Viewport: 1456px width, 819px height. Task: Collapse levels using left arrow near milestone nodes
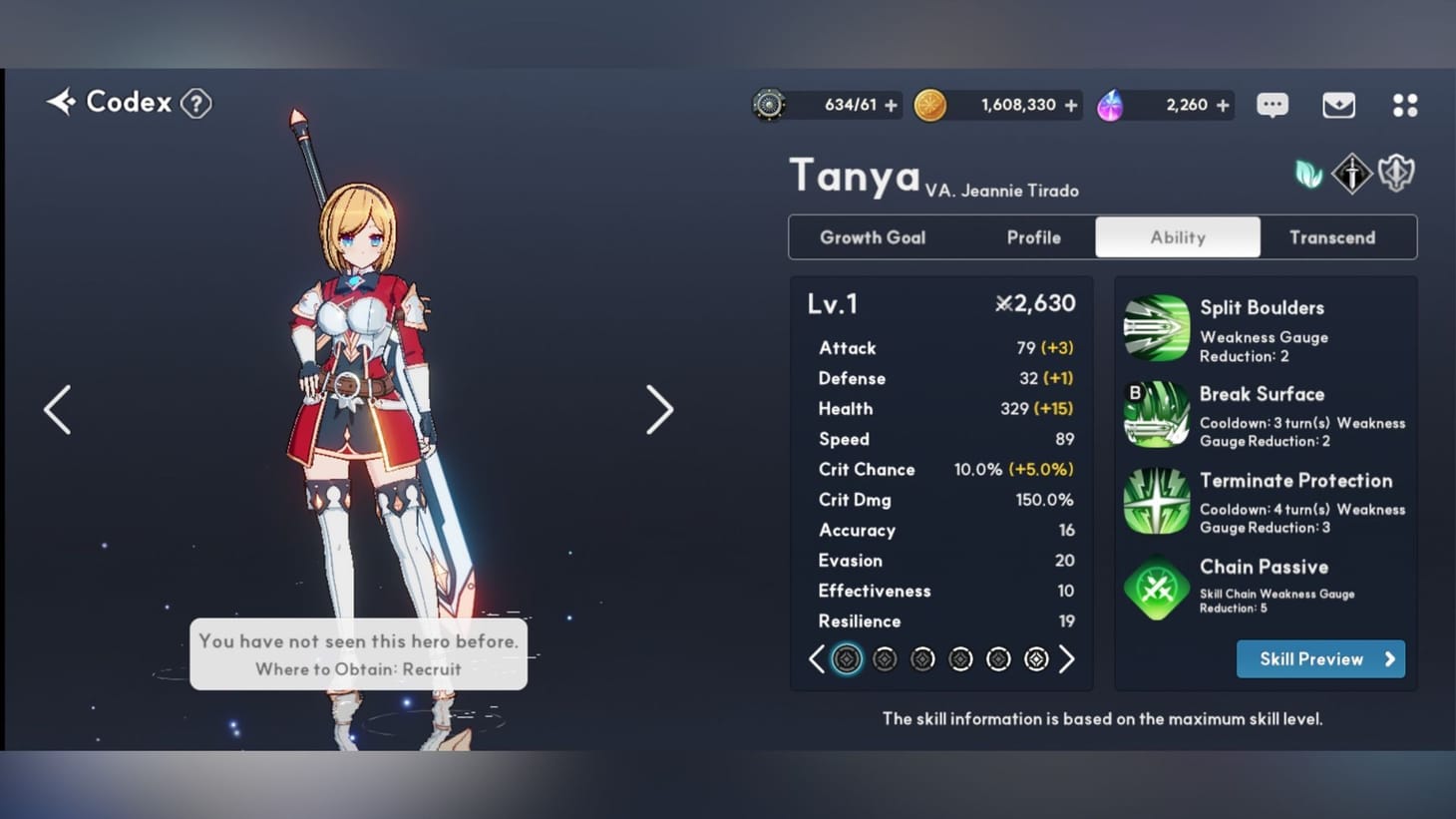coord(816,658)
